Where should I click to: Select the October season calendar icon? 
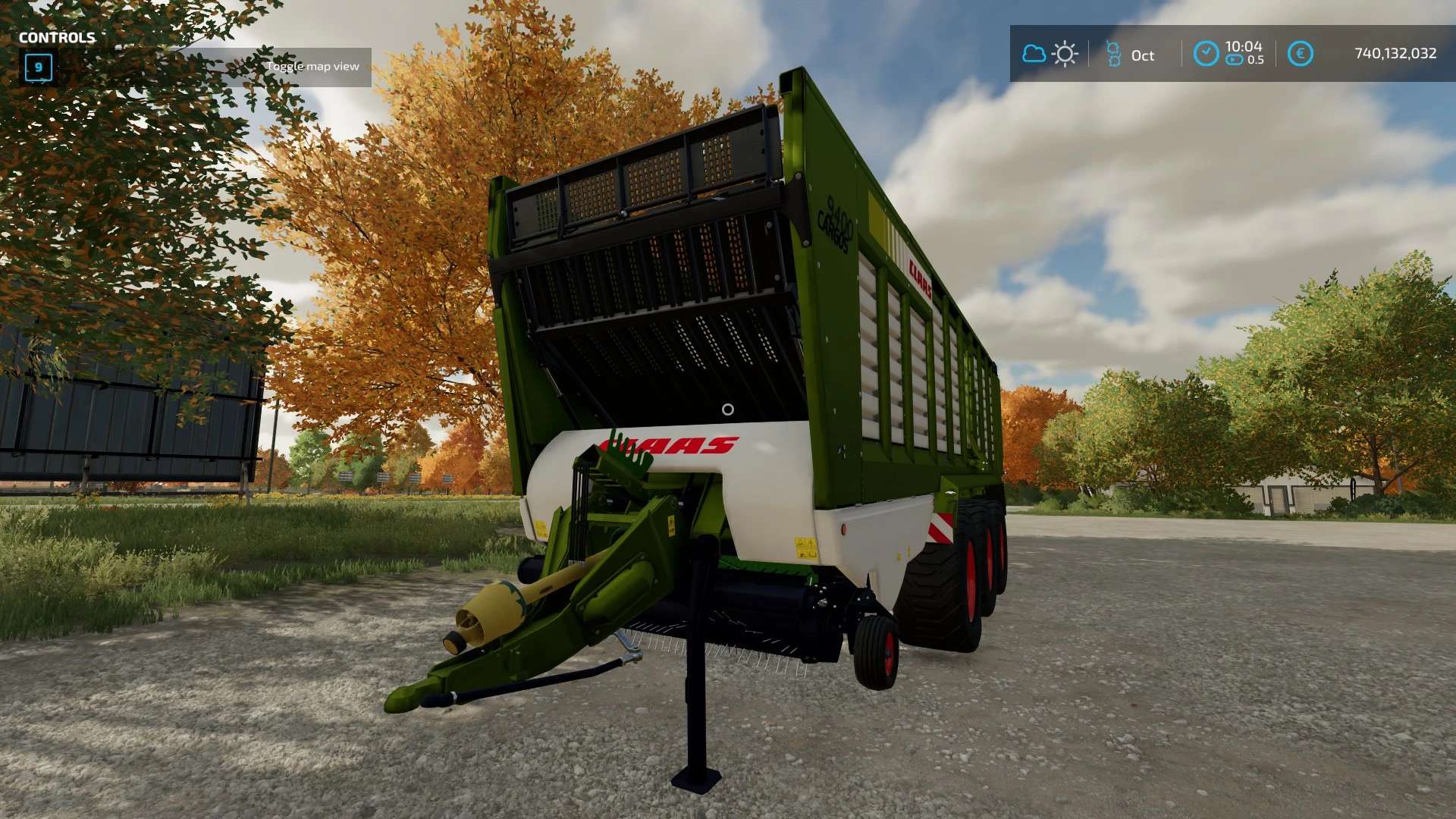pos(1113,54)
